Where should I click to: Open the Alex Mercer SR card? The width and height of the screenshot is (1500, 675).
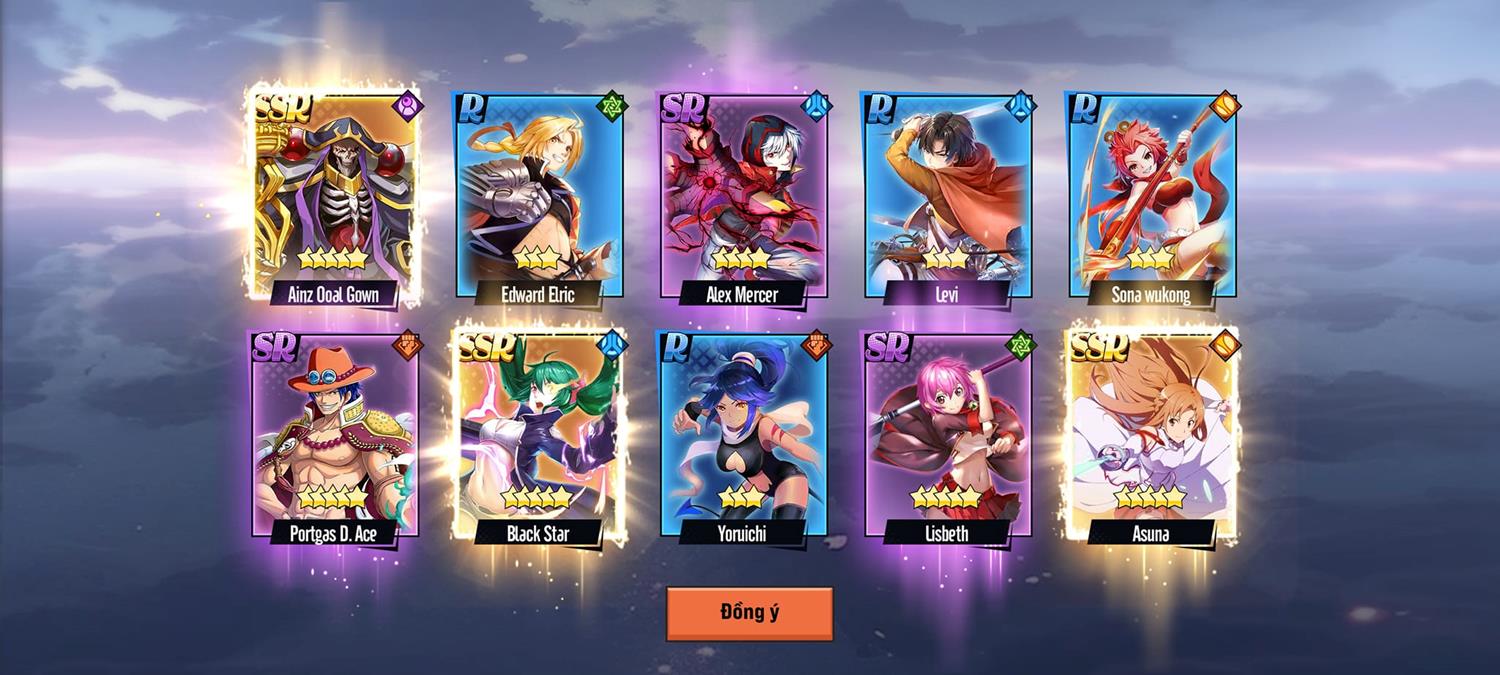(x=744, y=195)
